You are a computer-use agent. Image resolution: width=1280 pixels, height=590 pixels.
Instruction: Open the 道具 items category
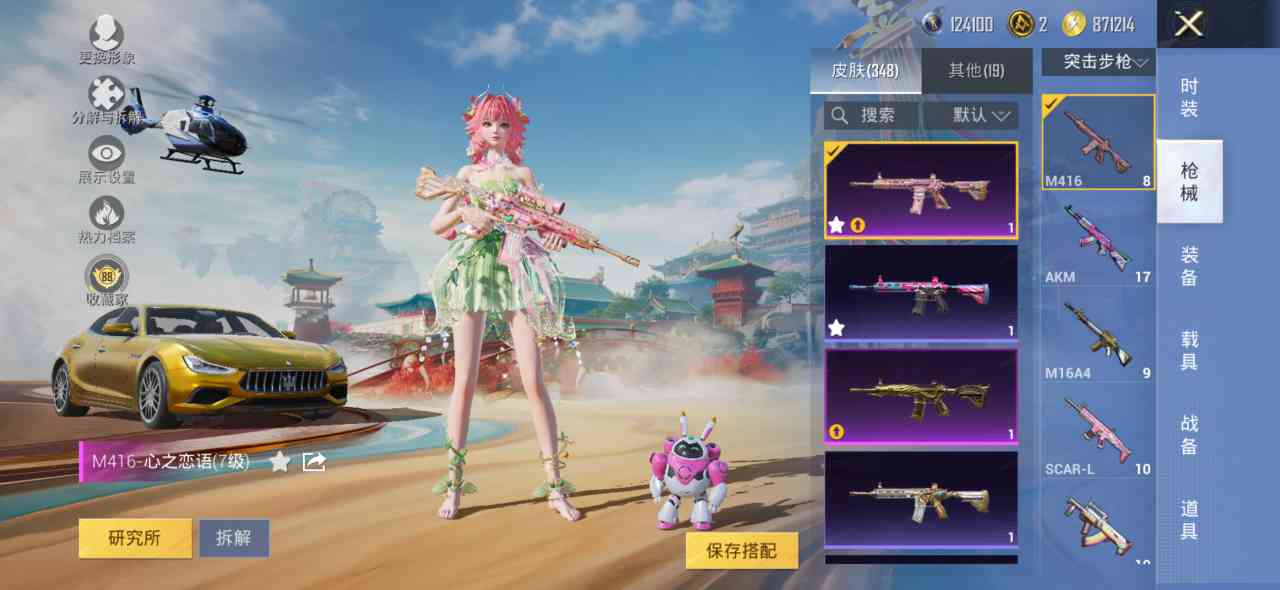pos(1189,520)
